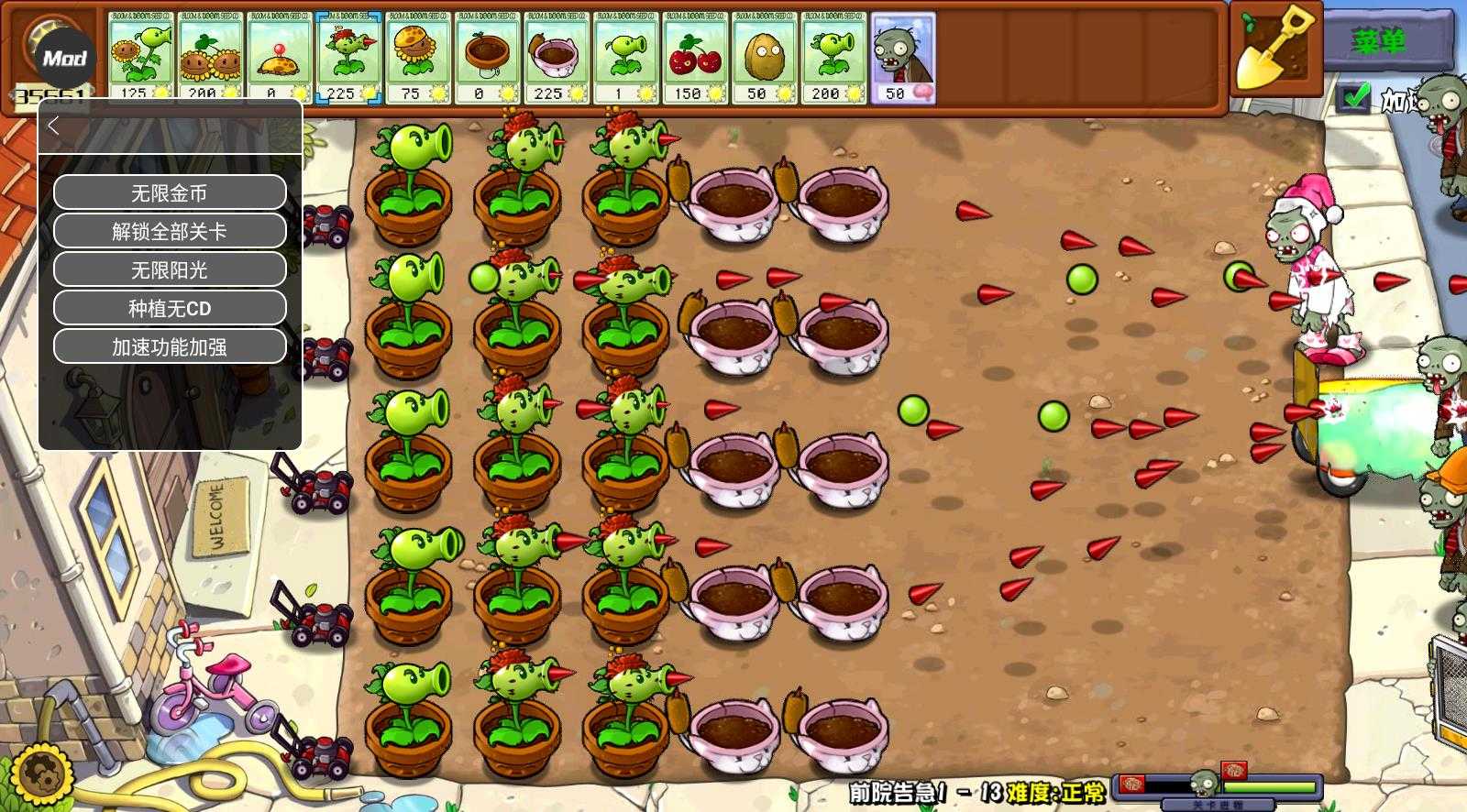1467x812 pixels.
Task: Choose 解锁全部关卡 to unlock all levels
Action: click(170, 231)
